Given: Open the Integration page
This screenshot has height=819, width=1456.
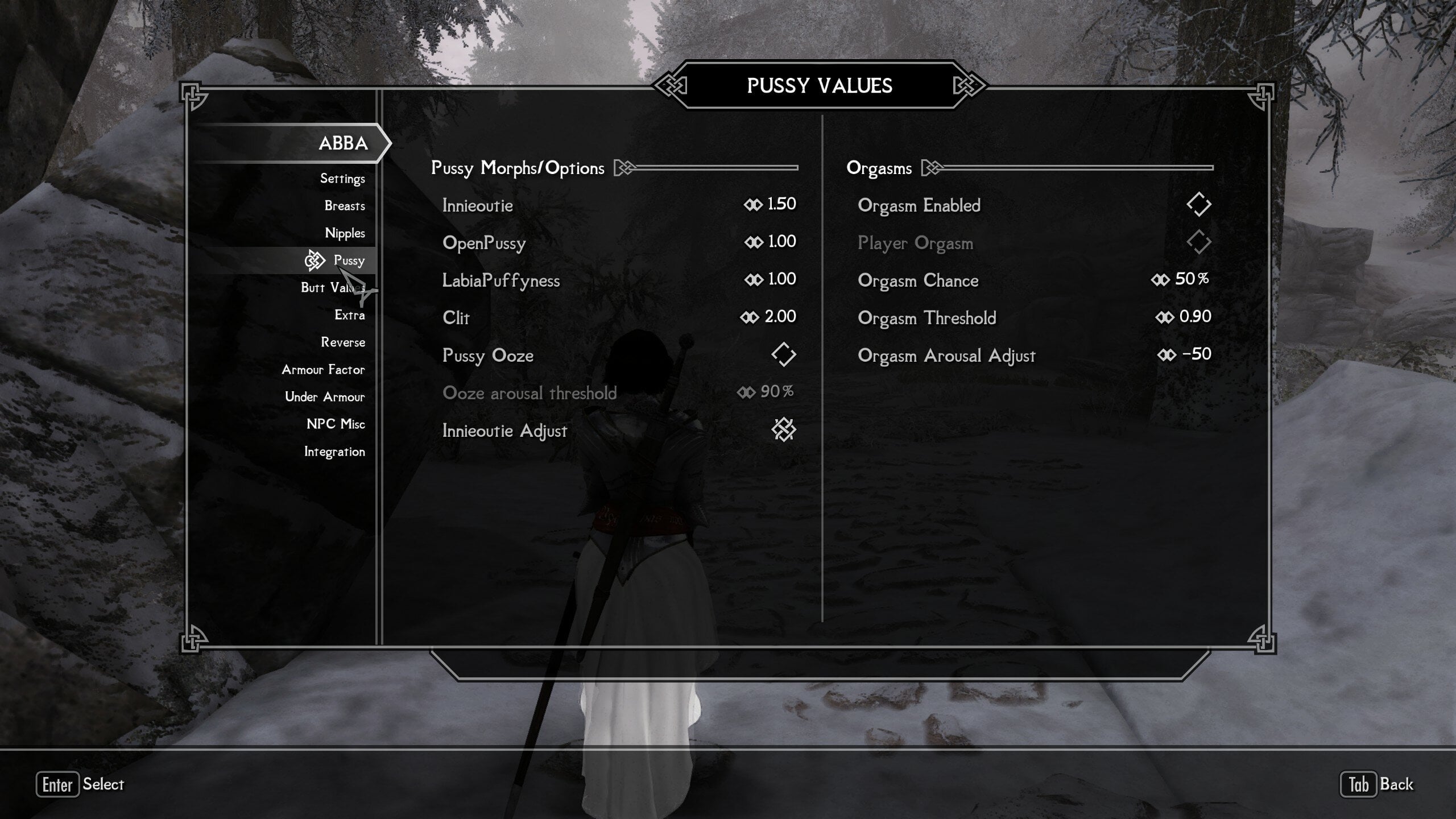Looking at the screenshot, I should tap(335, 452).
